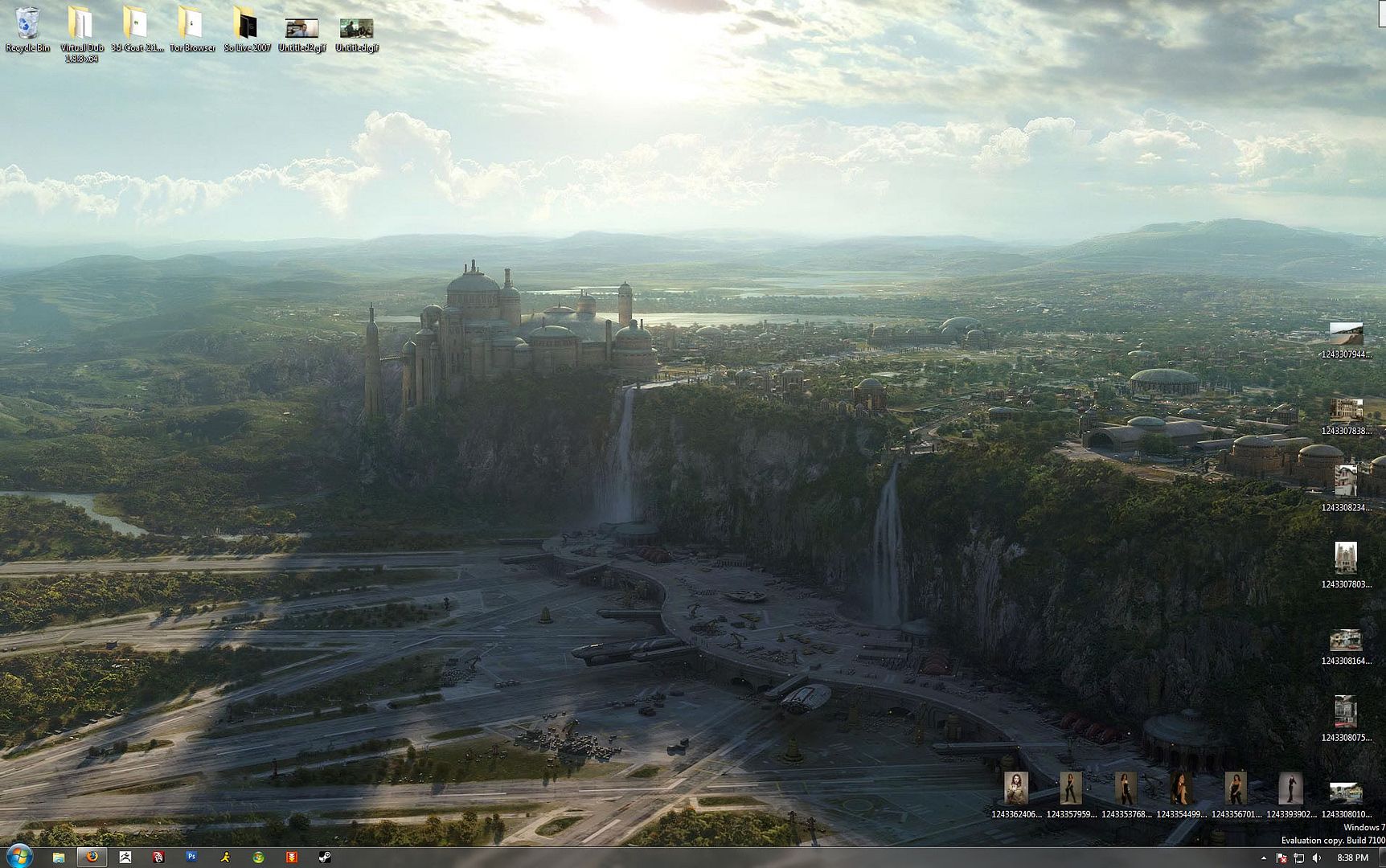1386x868 pixels.
Task: Open the Windows Start menu orb
Action: pos(18,857)
